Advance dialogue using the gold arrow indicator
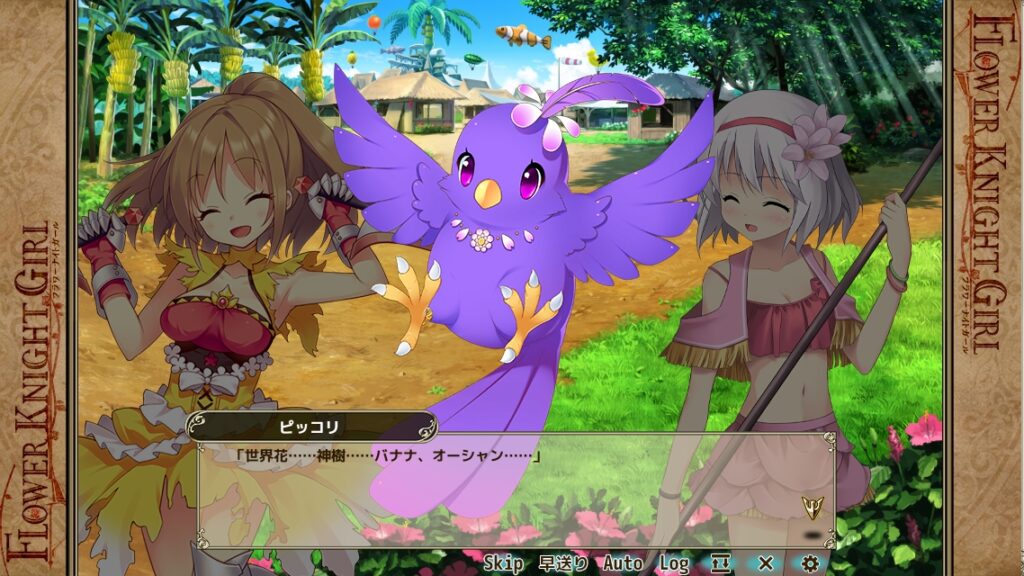This screenshot has height=576, width=1024. pos(813,507)
